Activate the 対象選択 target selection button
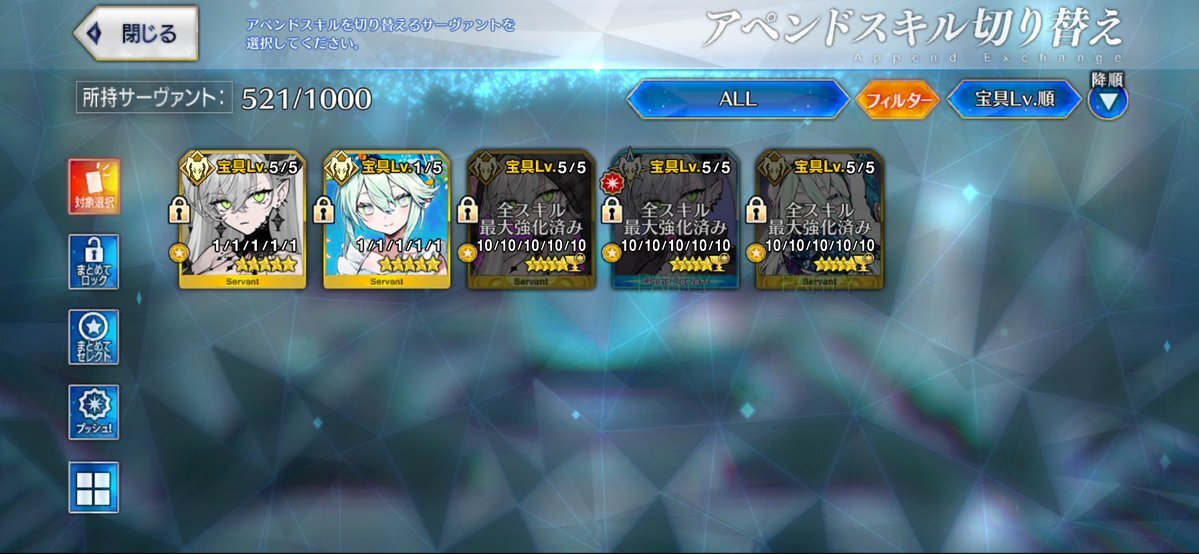1199x554 pixels. pos(94,187)
